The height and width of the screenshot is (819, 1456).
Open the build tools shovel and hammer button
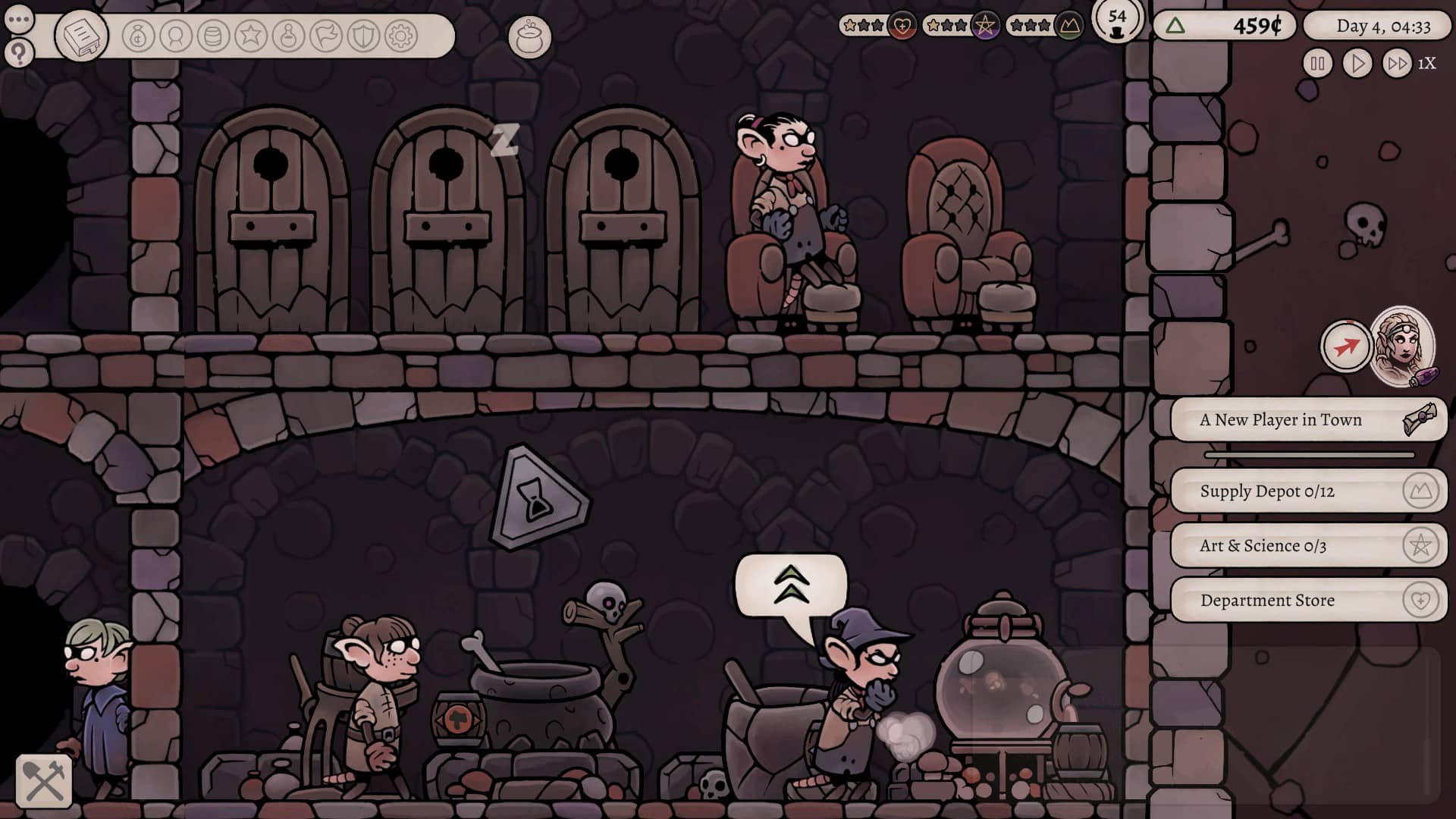[x=44, y=781]
